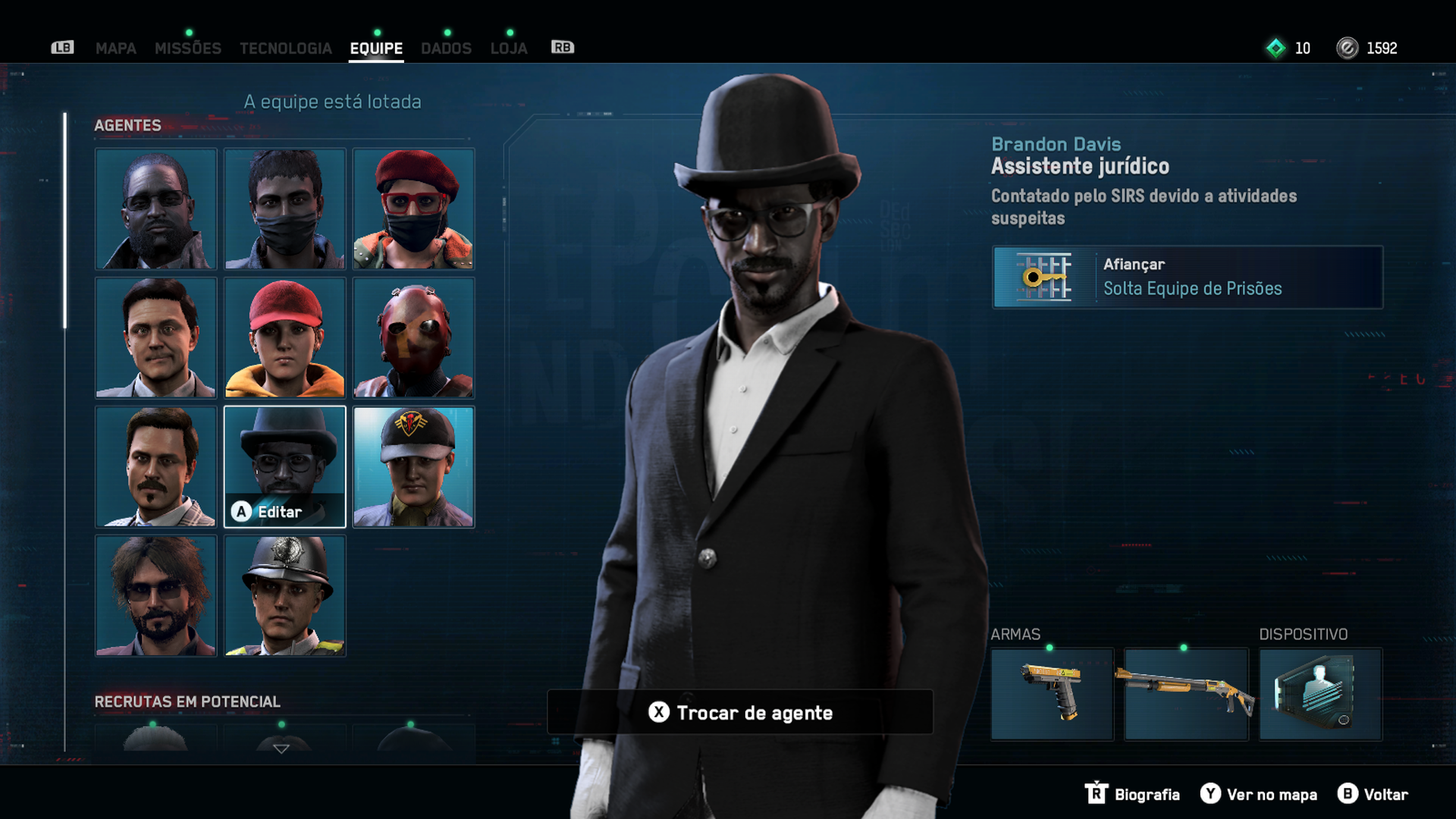Switch to the DADOS tab
The height and width of the screenshot is (819, 1456).
(446, 49)
